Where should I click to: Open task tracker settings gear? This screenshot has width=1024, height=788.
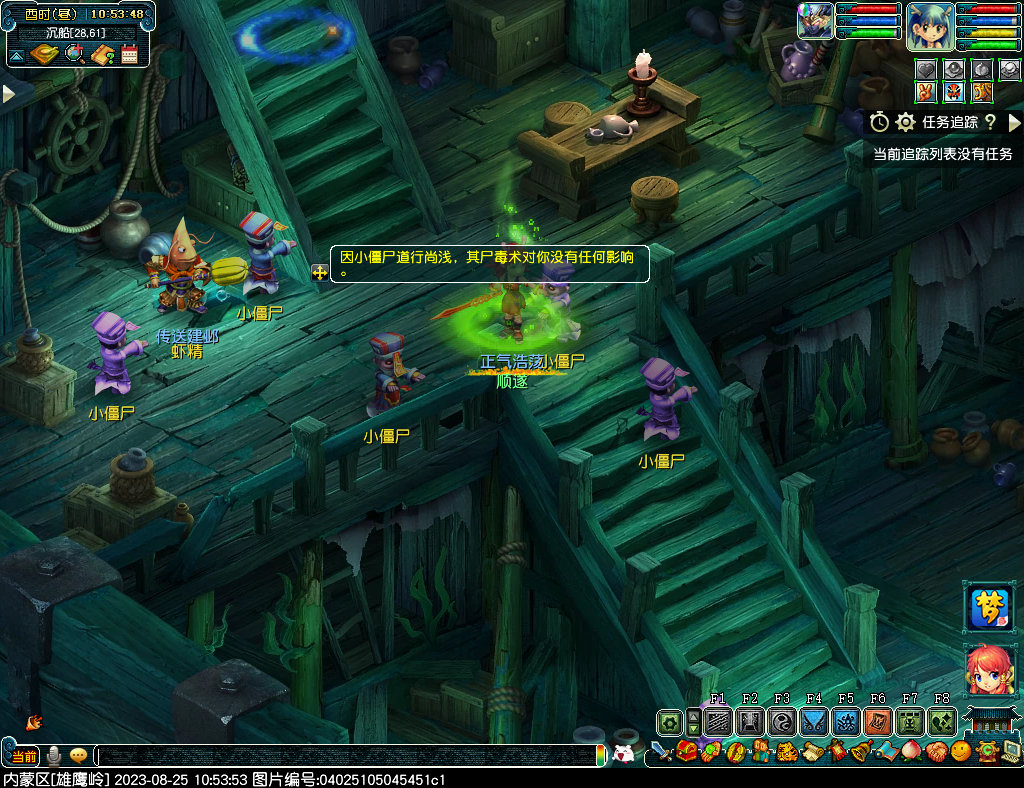click(x=906, y=122)
